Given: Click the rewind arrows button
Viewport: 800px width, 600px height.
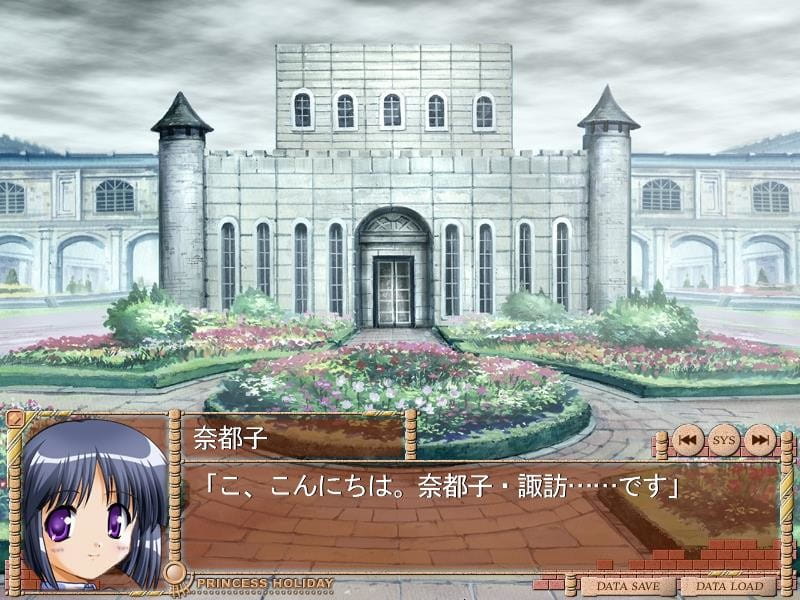Looking at the screenshot, I should pos(687,439).
